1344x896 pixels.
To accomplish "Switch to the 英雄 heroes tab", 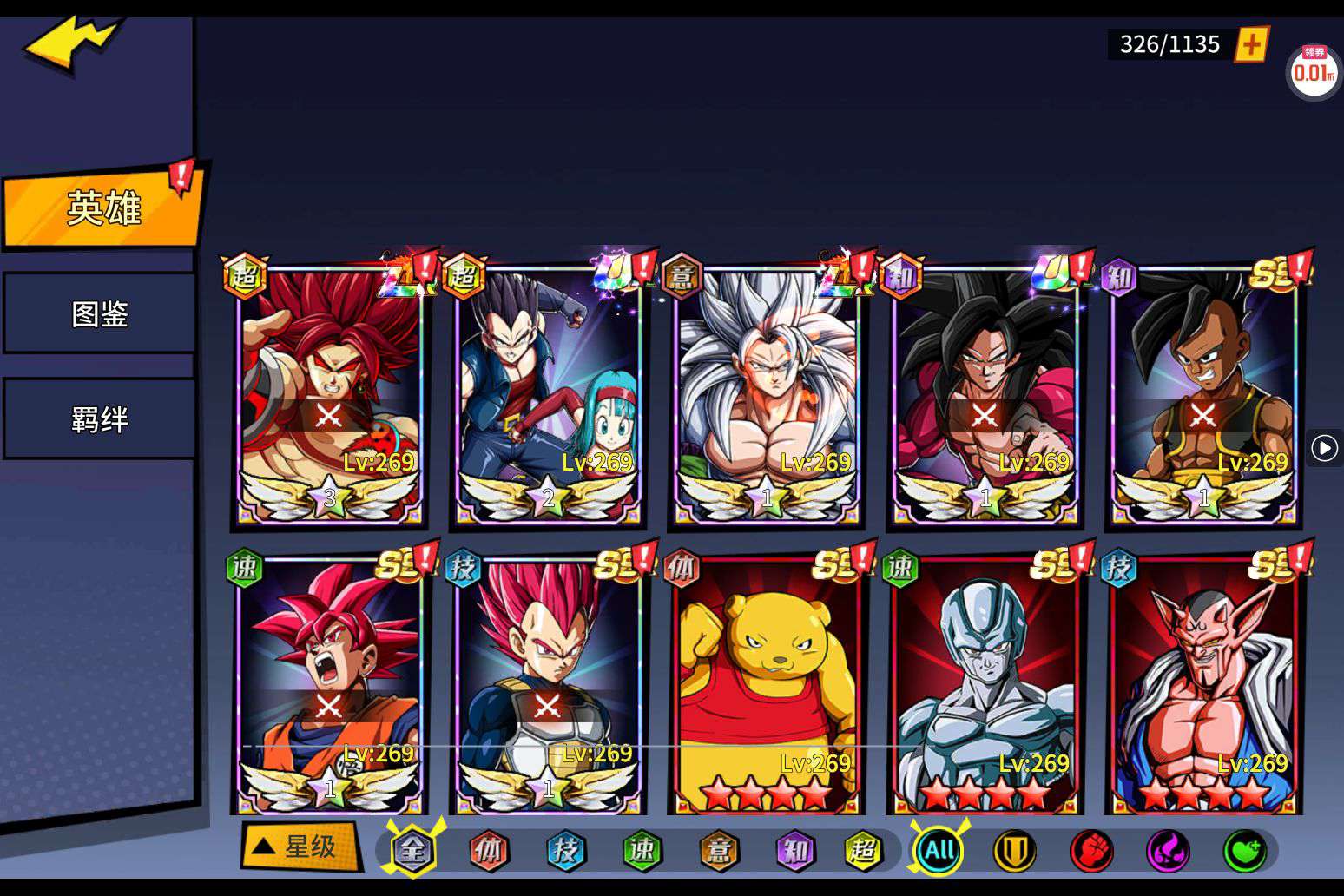I will [102, 208].
